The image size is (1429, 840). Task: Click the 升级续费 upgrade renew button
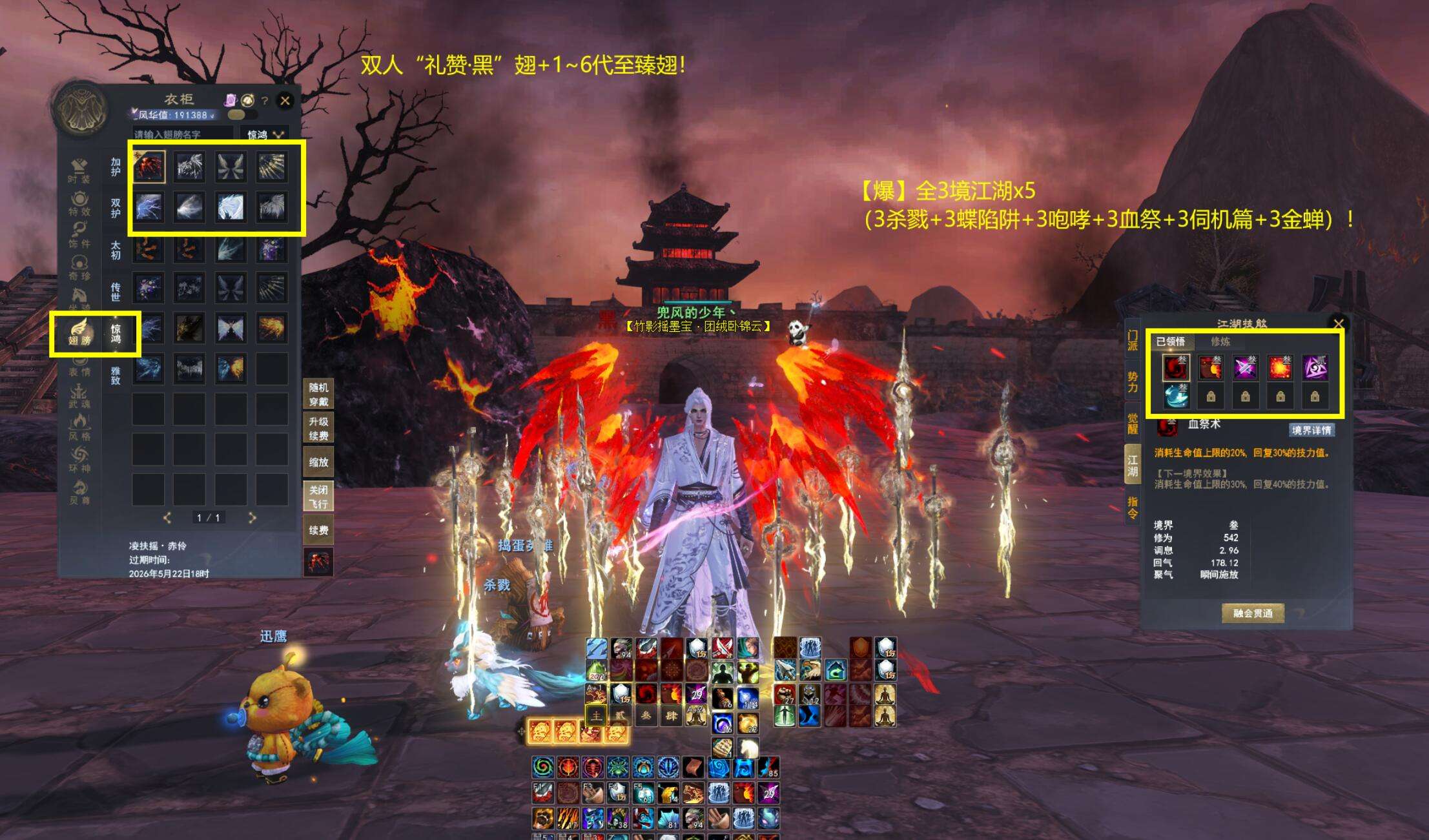318,428
